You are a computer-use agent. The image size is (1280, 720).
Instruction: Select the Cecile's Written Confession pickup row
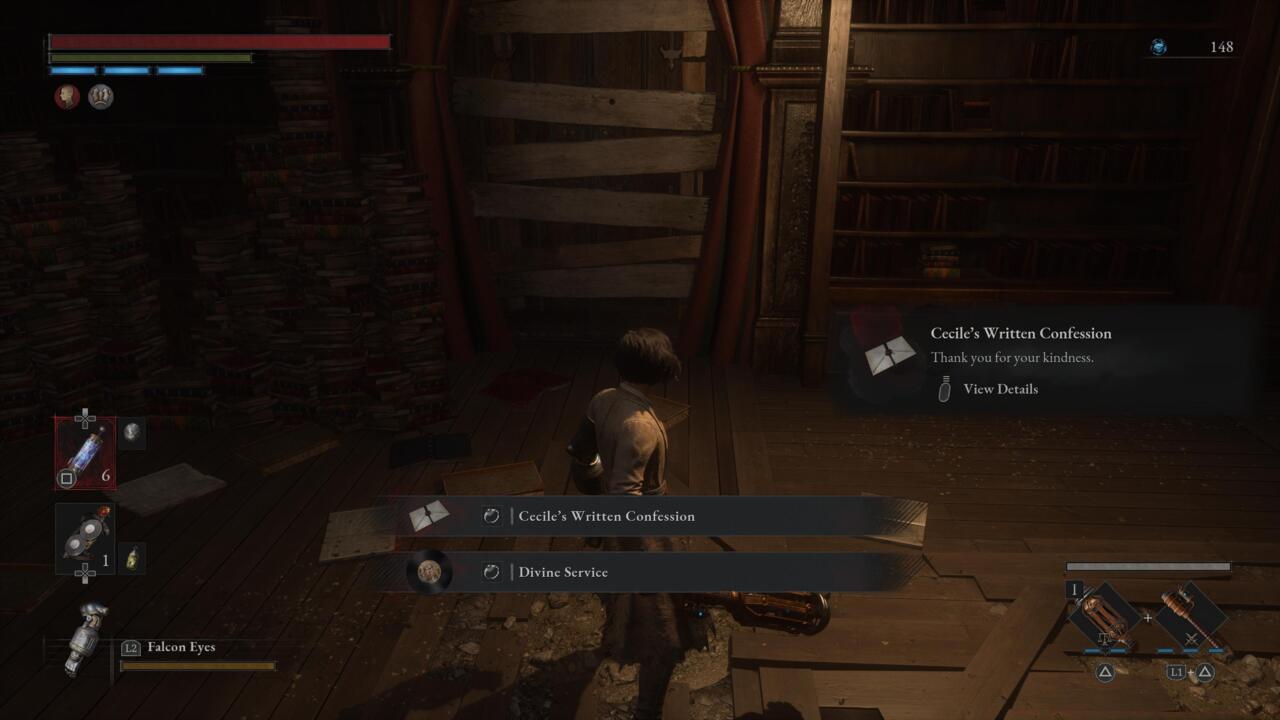point(650,516)
